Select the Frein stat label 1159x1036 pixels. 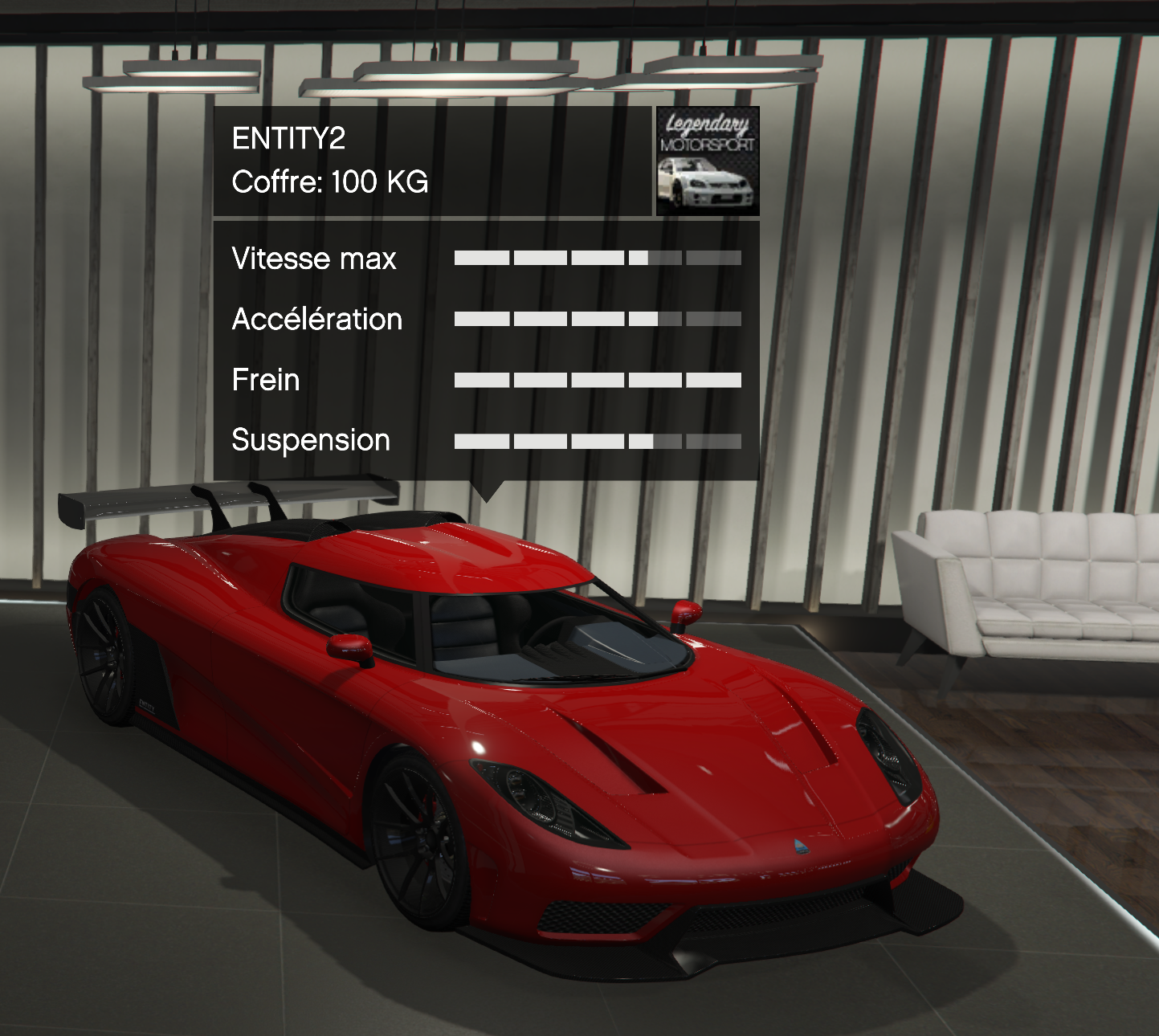coord(265,380)
